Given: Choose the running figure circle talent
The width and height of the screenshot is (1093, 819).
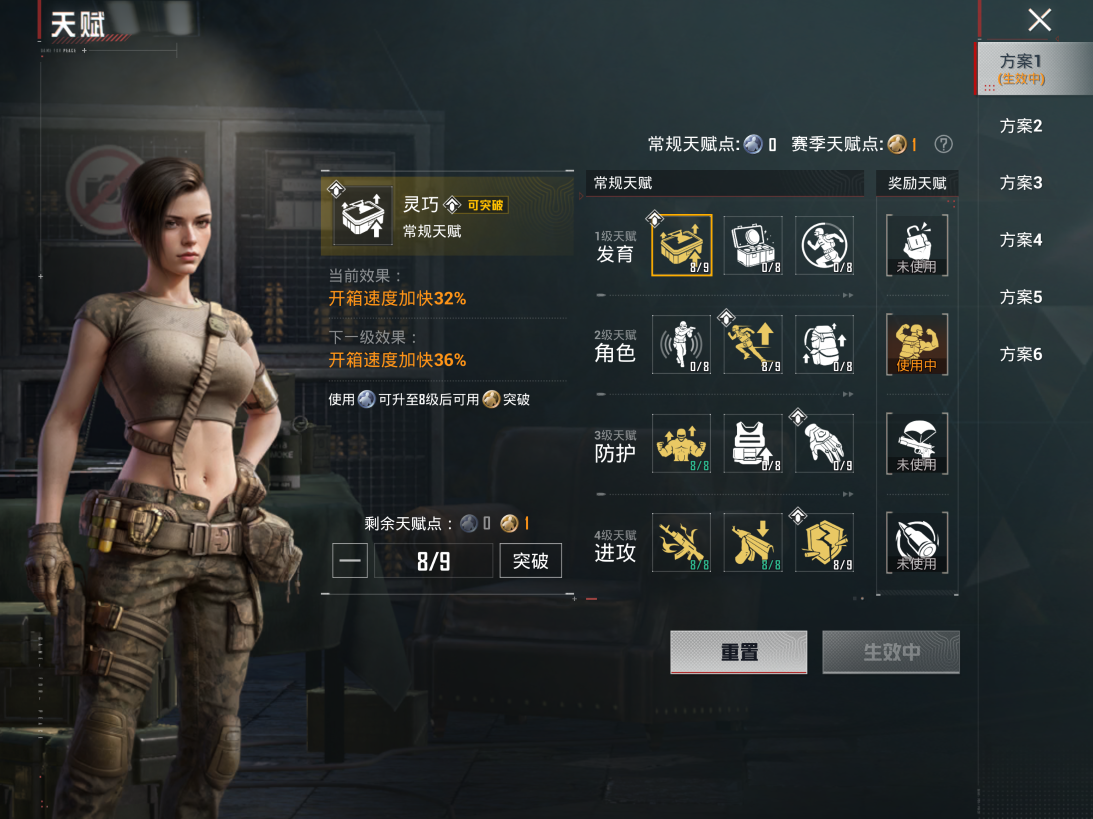Looking at the screenshot, I should 825,245.
